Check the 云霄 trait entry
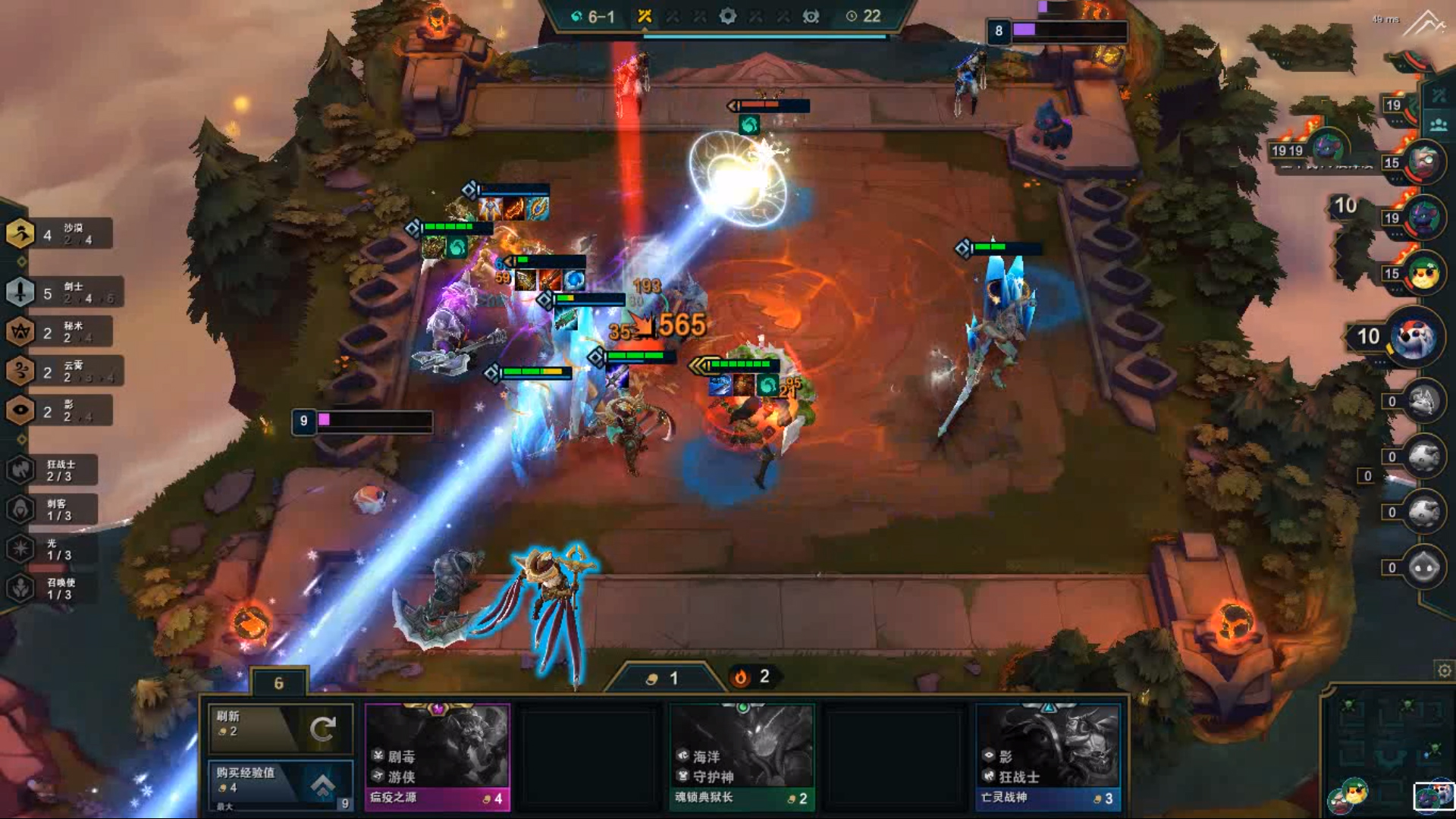This screenshot has width=1456, height=819. [x=62, y=371]
